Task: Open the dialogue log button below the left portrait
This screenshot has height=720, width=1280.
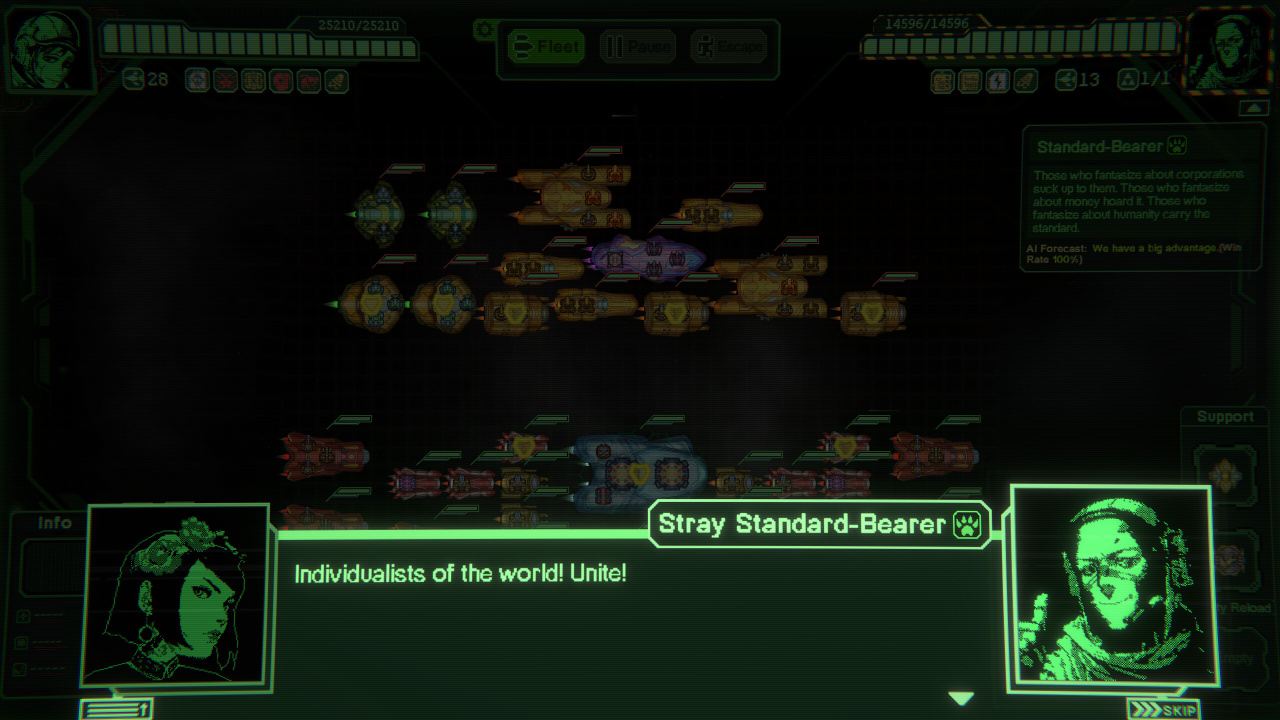Action: 116,709
